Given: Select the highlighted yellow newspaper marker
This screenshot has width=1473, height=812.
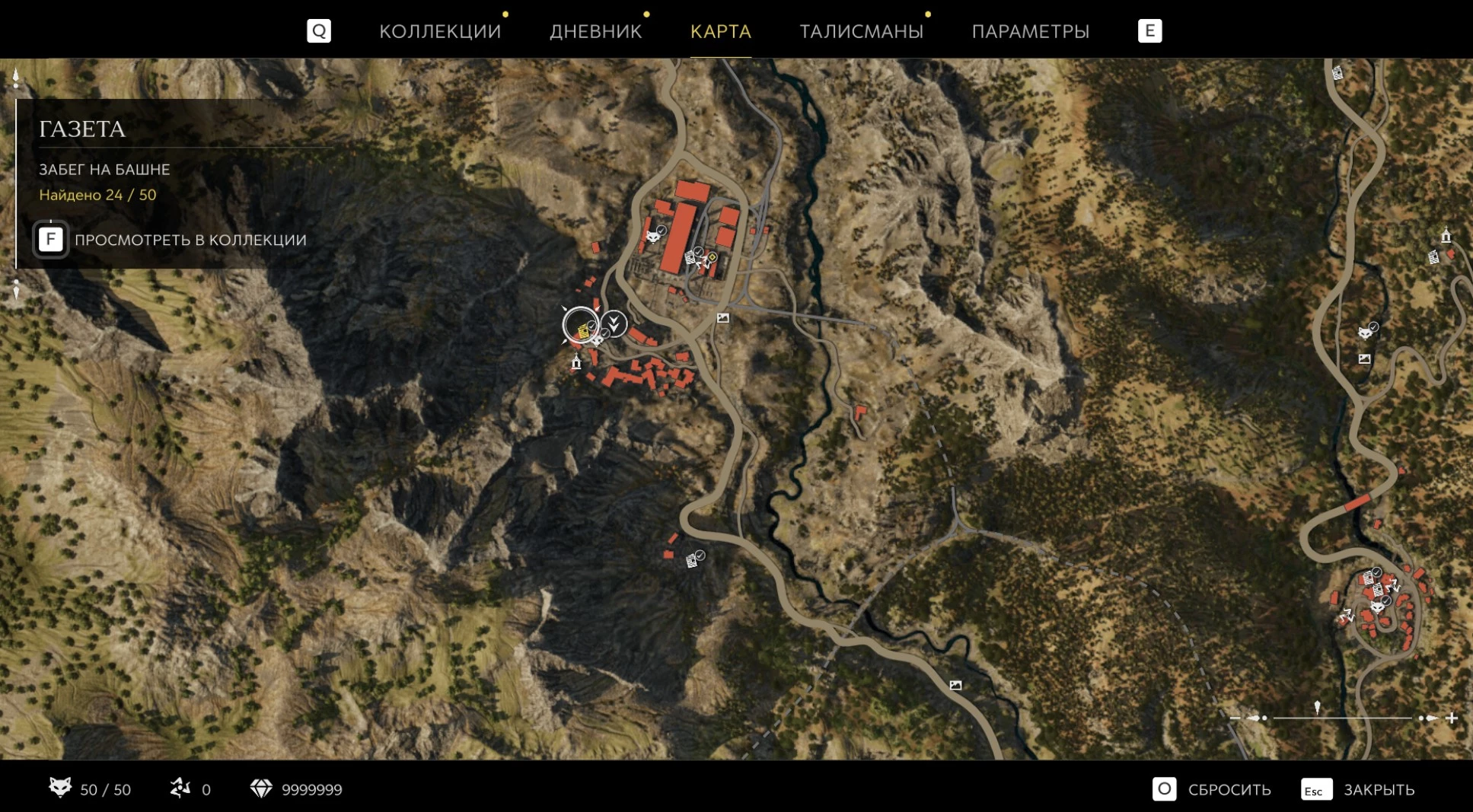Looking at the screenshot, I should tap(582, 330).
